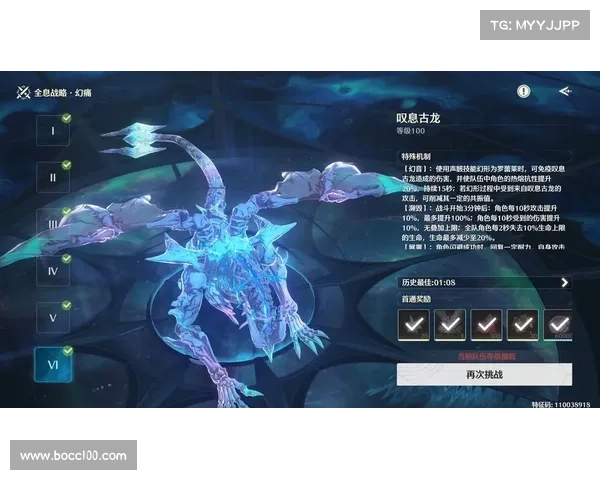Open the 历史最佳 best record arrow
The image size is (600, 480).
(x=564, y=283)
